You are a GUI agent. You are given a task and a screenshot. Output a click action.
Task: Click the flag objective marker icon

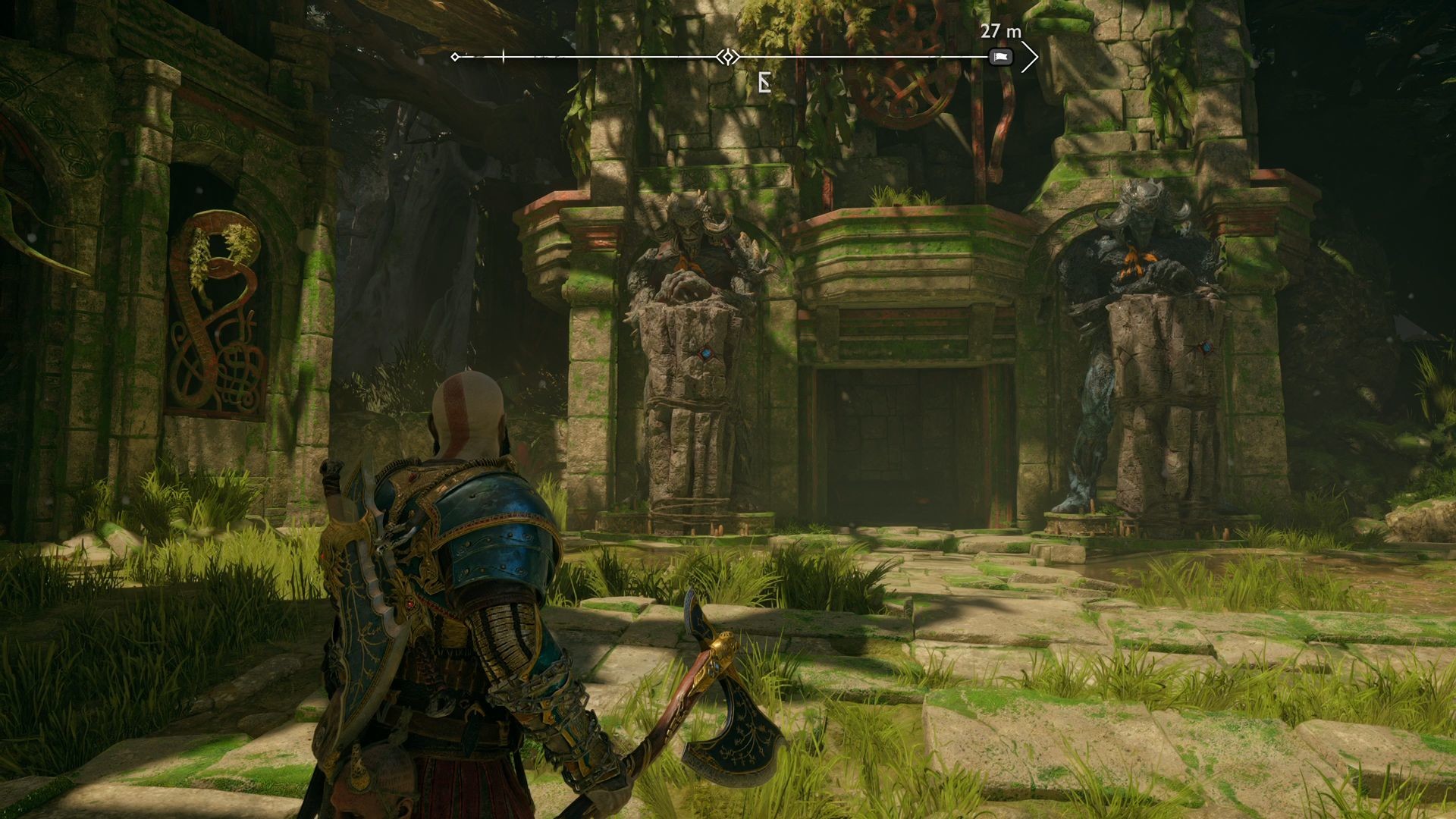point(999,56)
